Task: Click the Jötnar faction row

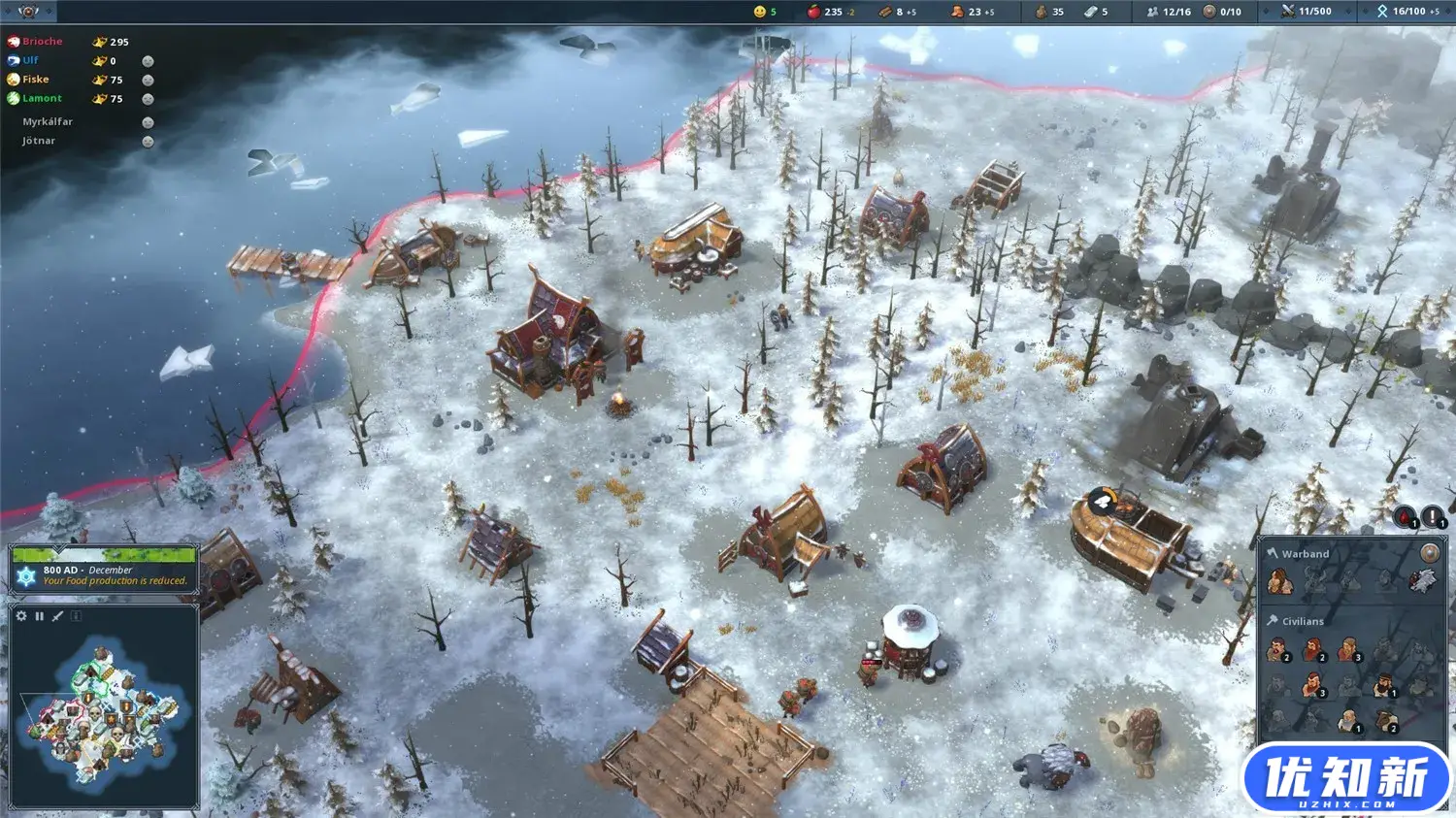Action: (39, 141)
